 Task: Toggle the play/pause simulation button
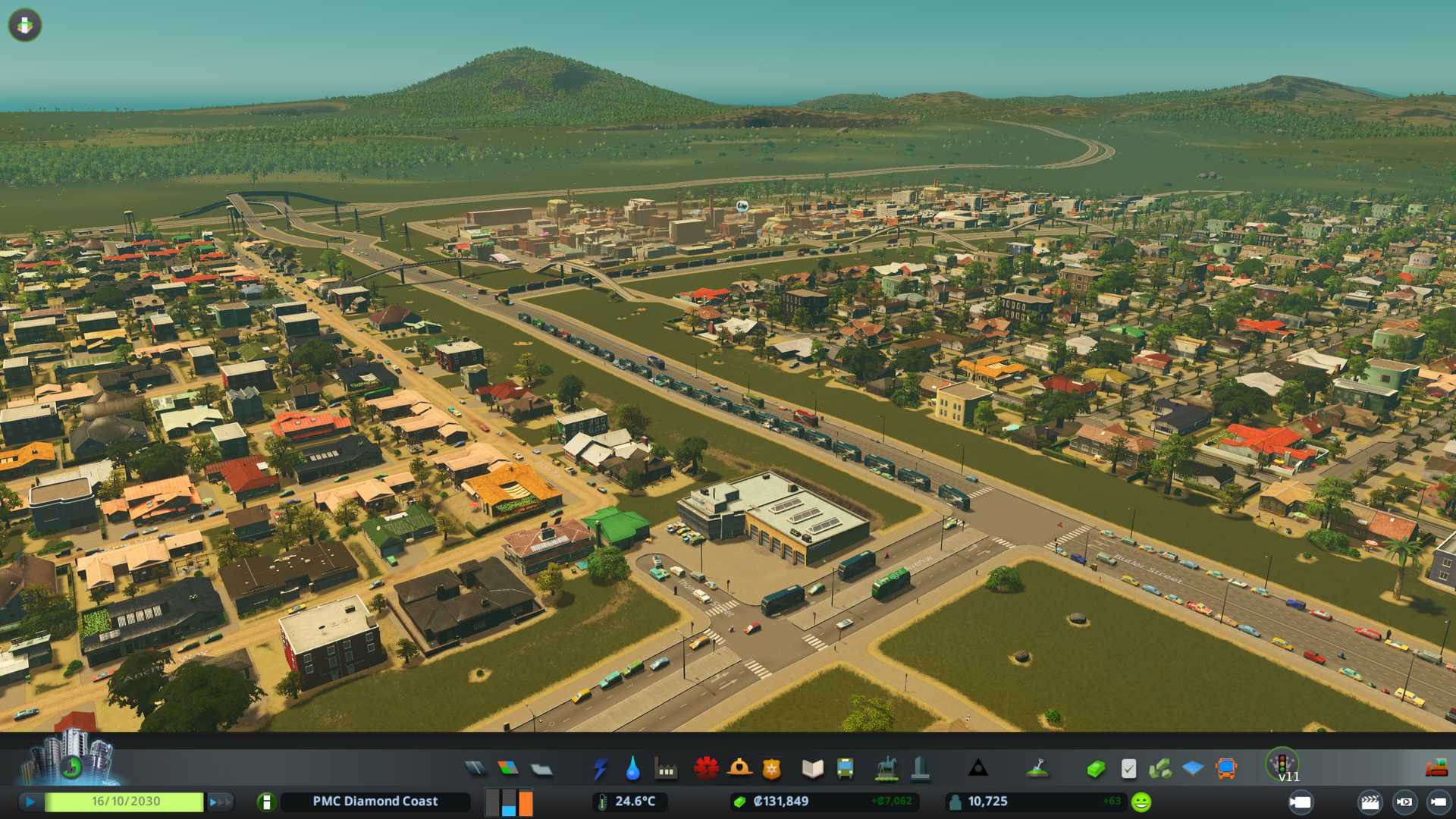coord(30,802)
